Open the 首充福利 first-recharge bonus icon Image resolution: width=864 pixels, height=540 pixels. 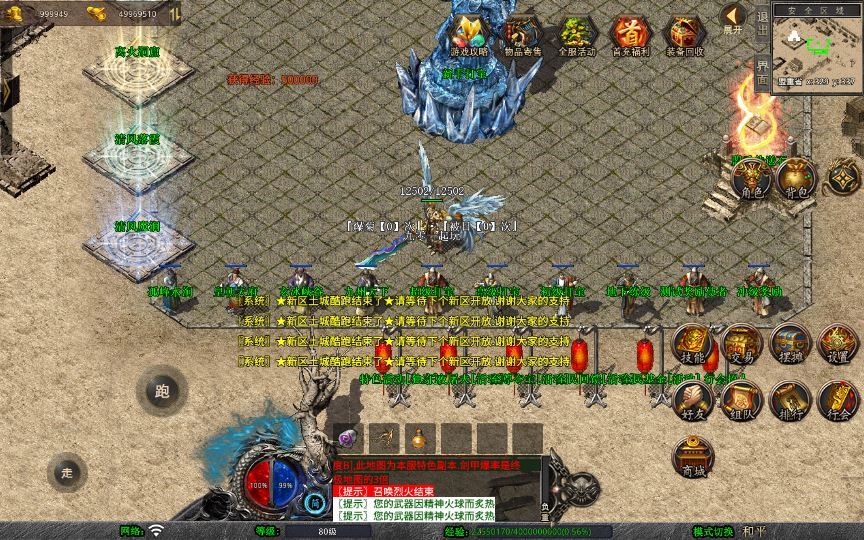[630, 35]
